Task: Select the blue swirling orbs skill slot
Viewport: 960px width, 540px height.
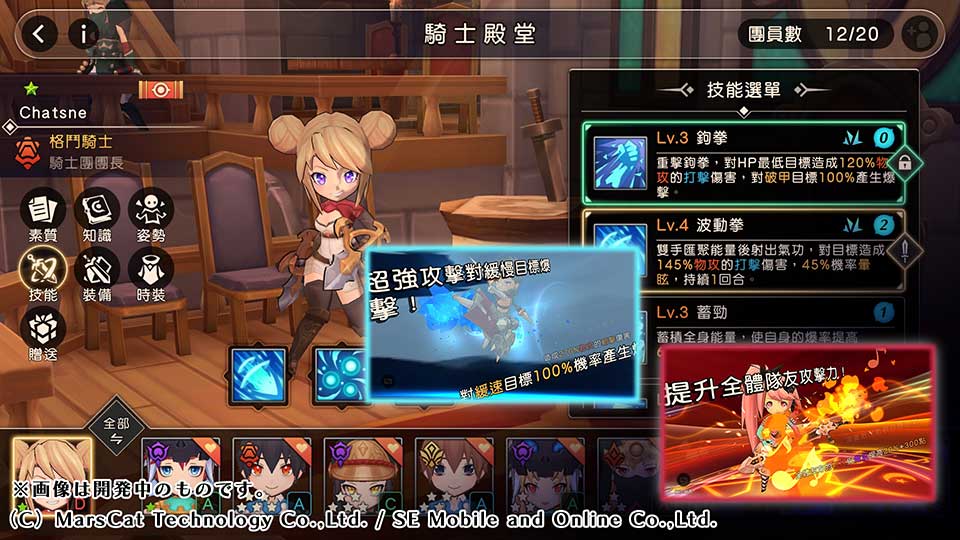Action: [x=340, y=376]
